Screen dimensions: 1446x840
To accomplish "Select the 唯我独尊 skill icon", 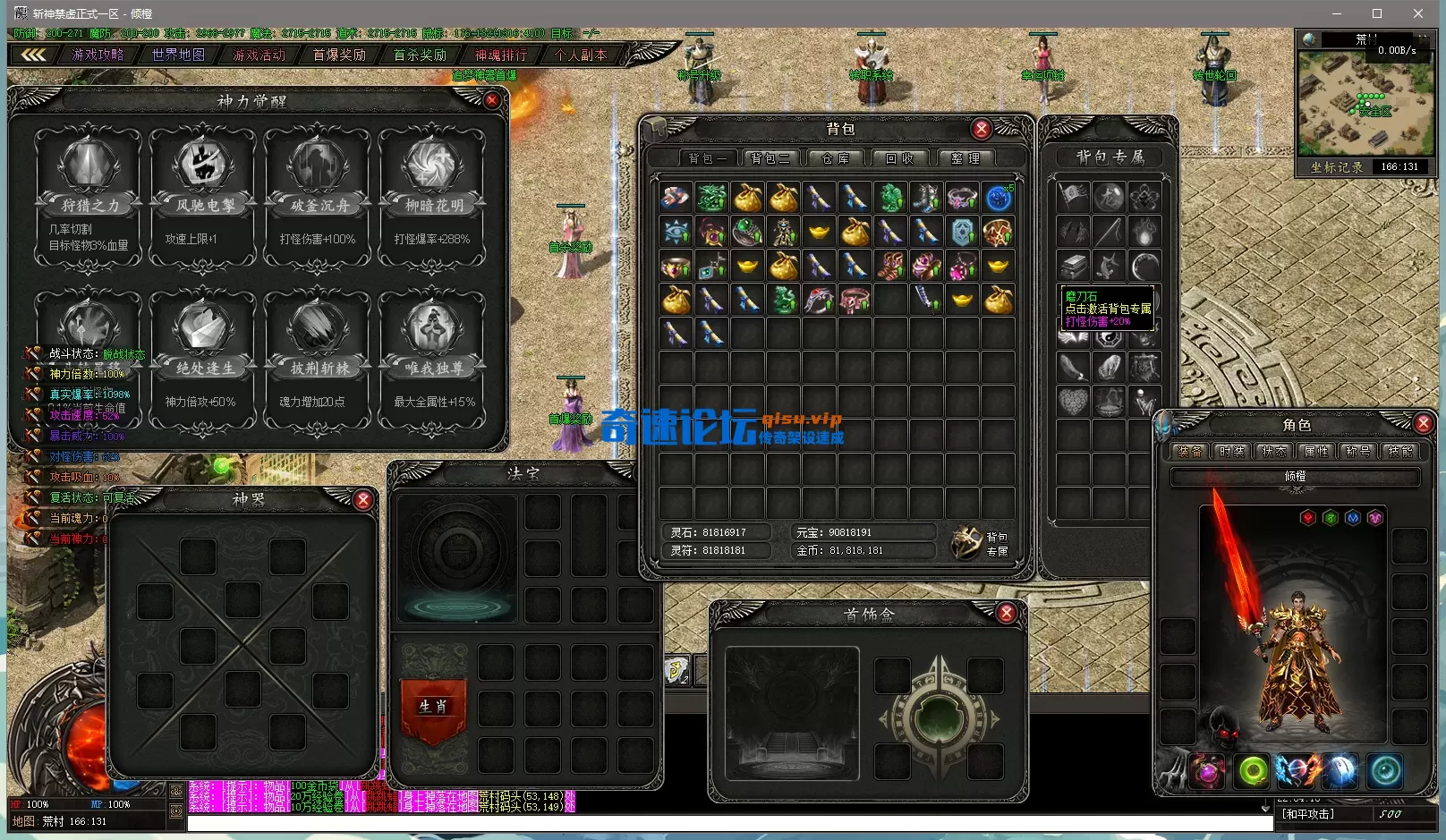I will (432, 328).
